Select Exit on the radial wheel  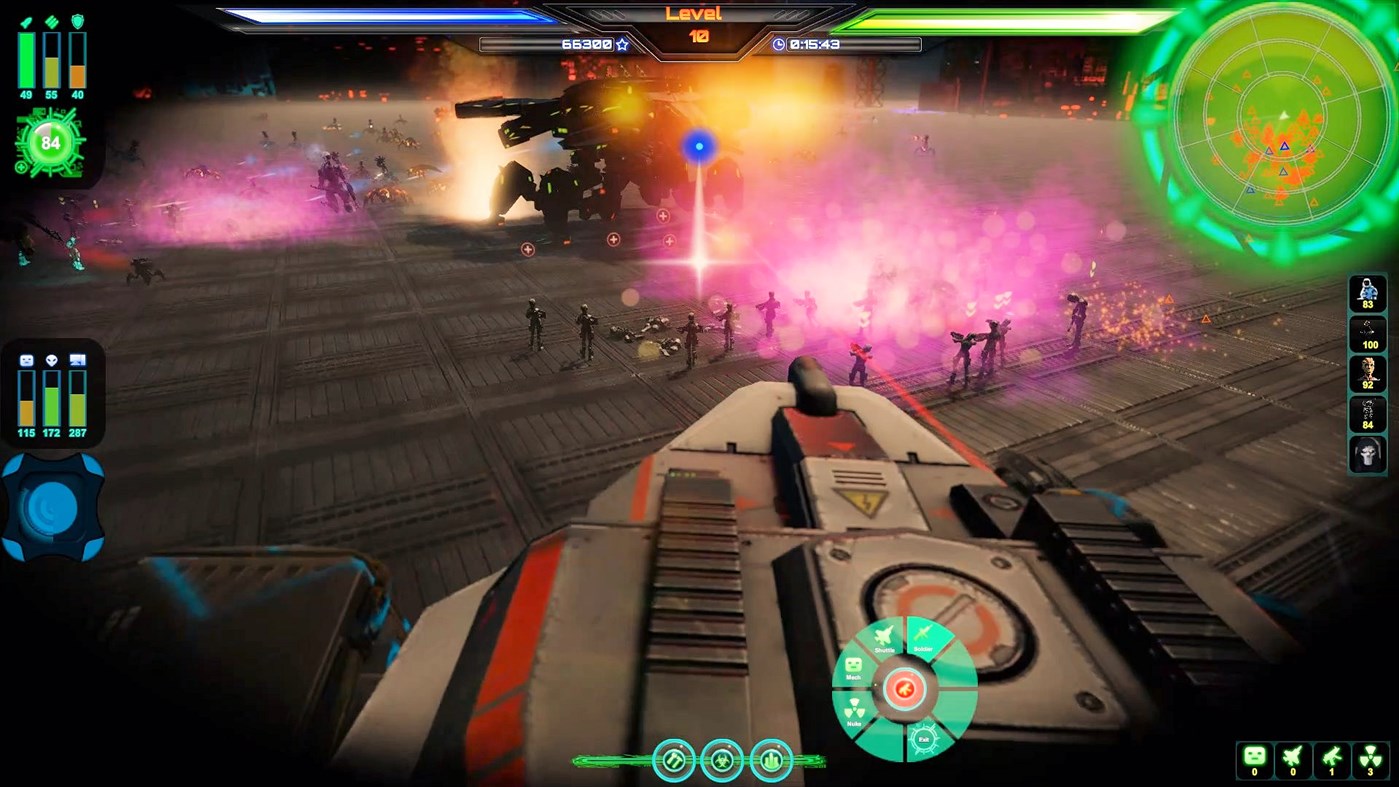click(924, 738)
